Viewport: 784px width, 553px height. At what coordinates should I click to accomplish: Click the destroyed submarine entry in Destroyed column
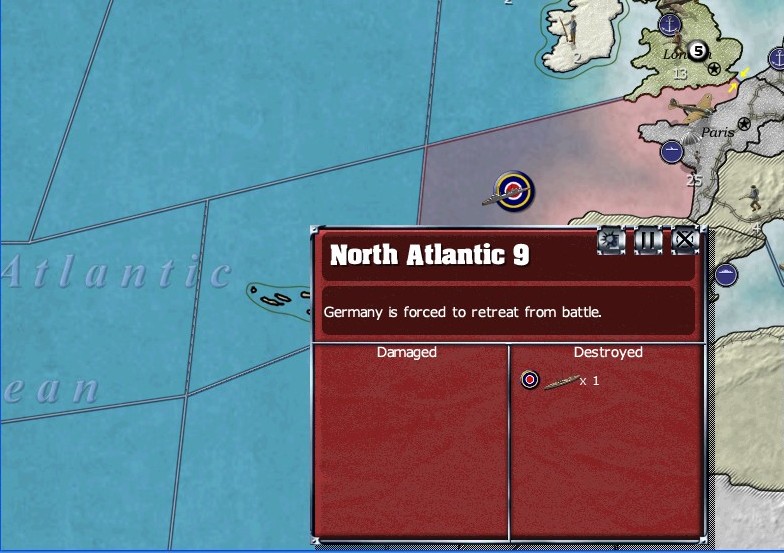[562, 380]
